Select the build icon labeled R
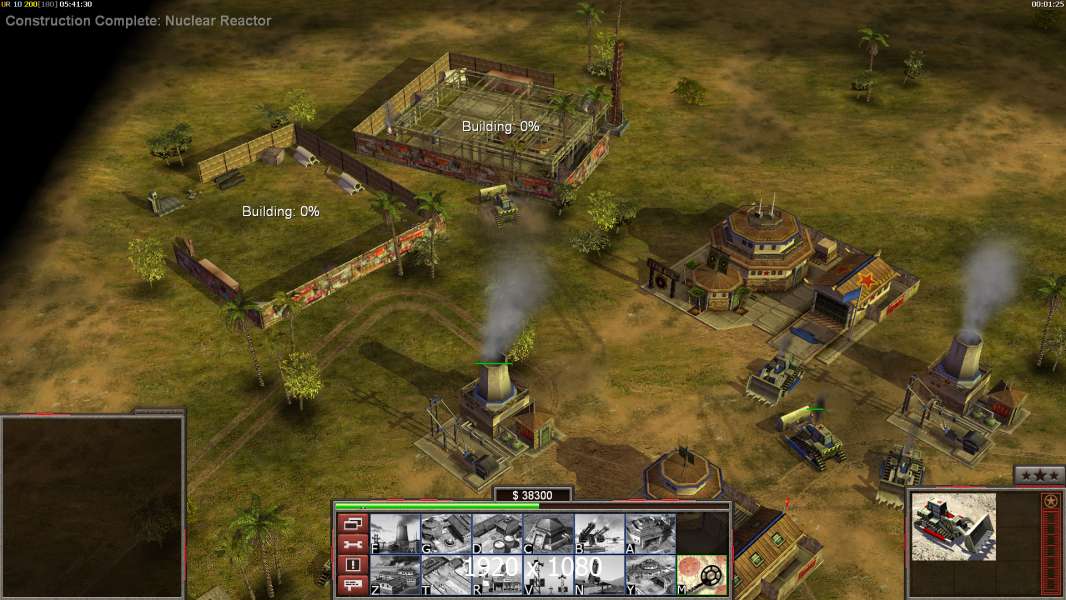This screenshot has height=600, width=1066. tap(497, 574)
